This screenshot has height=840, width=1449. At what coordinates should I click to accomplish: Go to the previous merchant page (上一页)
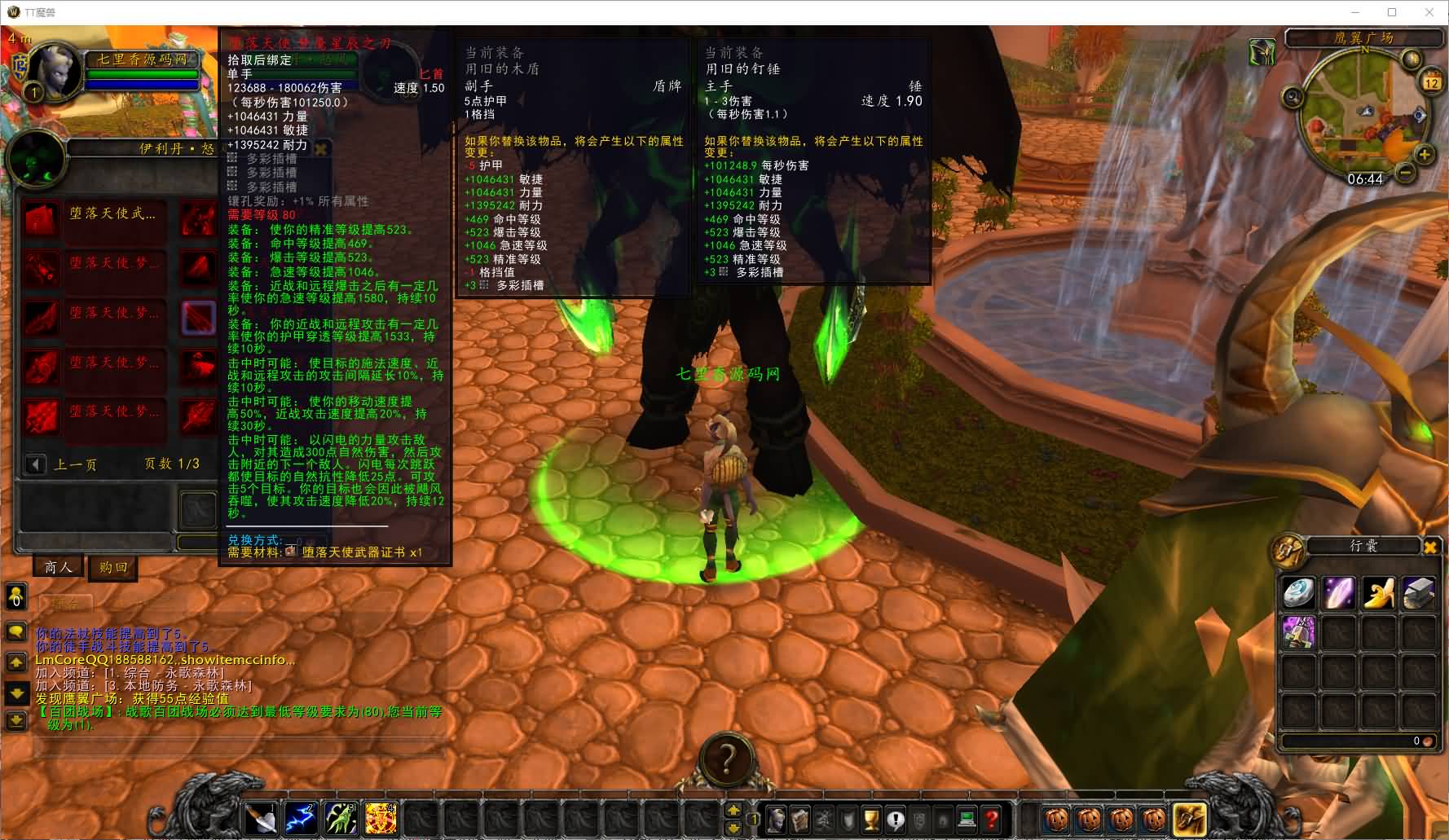(37, 464)
